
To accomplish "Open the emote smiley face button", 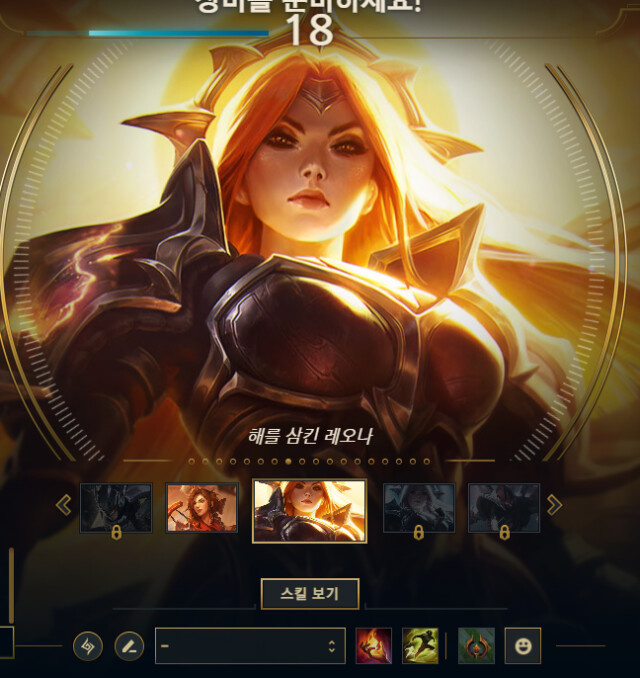I will click(x=522, y=646).
